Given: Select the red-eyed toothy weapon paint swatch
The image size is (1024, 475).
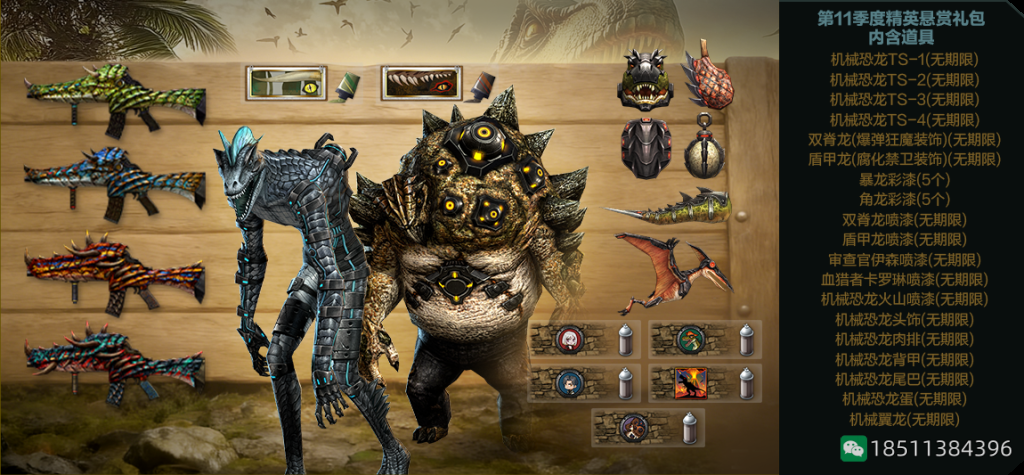Looking at the screenshot, I should coord(421,83).
